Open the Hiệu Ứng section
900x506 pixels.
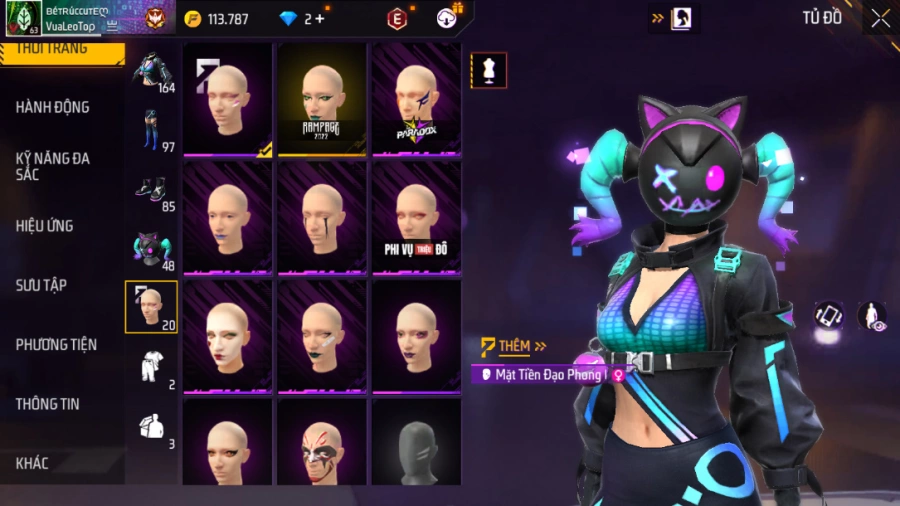click(x=44, y=226)
